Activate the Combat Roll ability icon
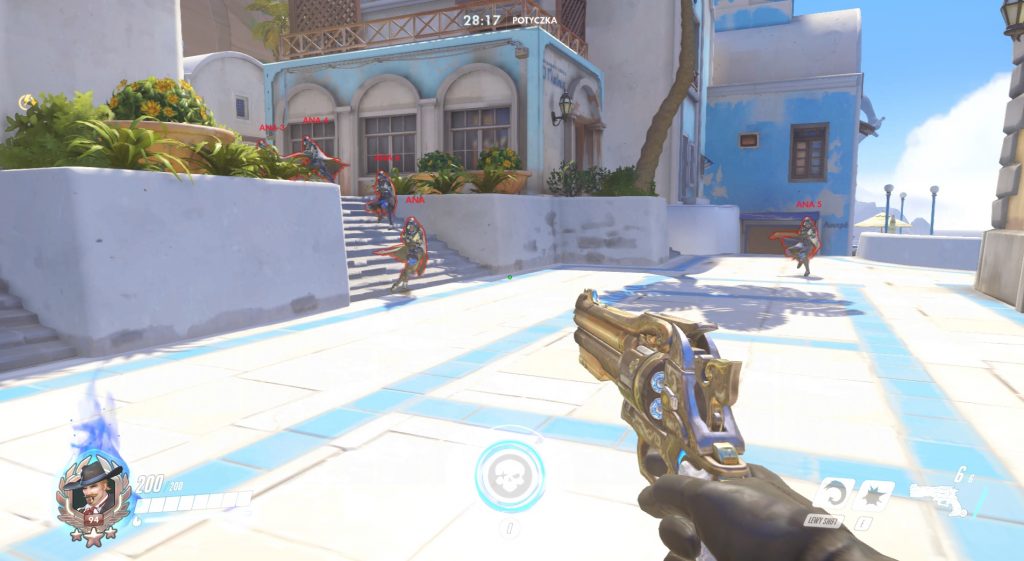Screen dimensions: 1024x561 point(830,495)
